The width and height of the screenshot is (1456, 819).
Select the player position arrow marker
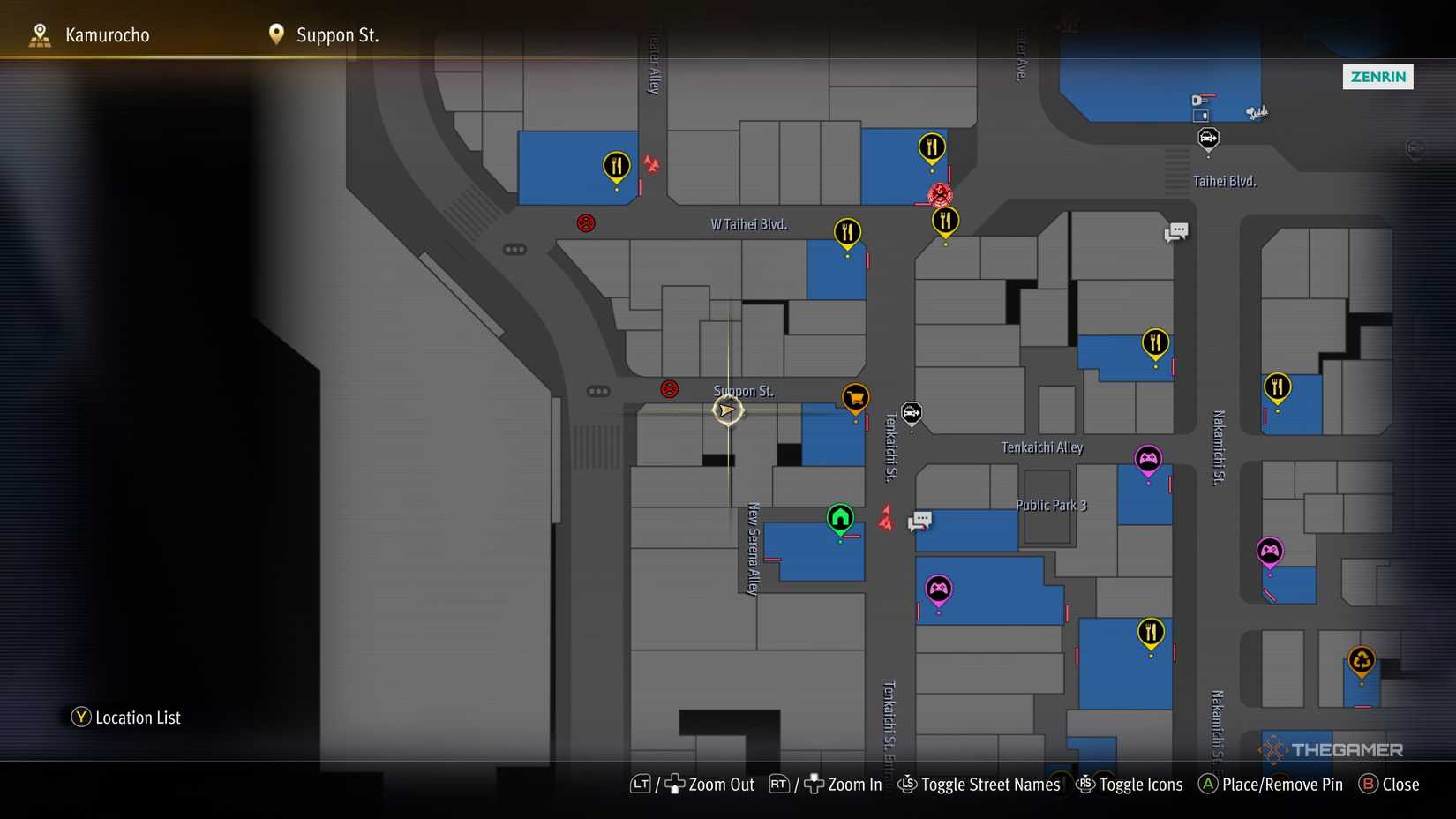(x=726, y=409)
